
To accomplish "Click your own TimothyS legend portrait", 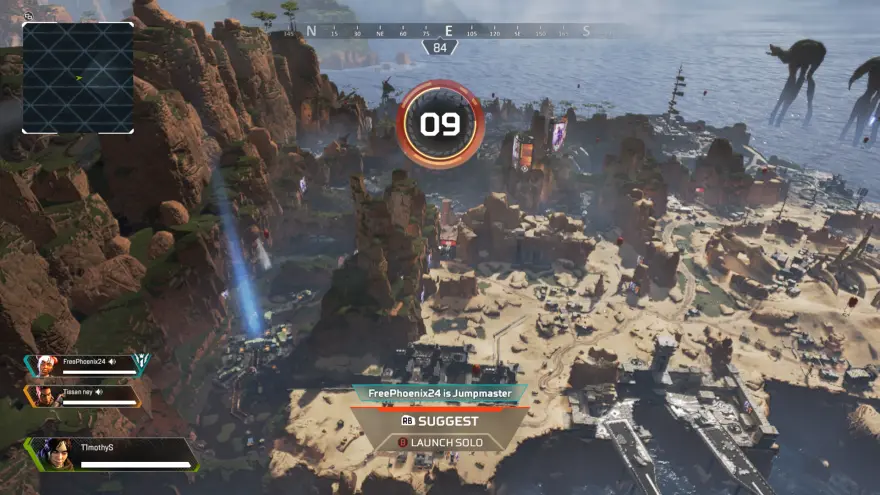I will click(x=52, y=453).
